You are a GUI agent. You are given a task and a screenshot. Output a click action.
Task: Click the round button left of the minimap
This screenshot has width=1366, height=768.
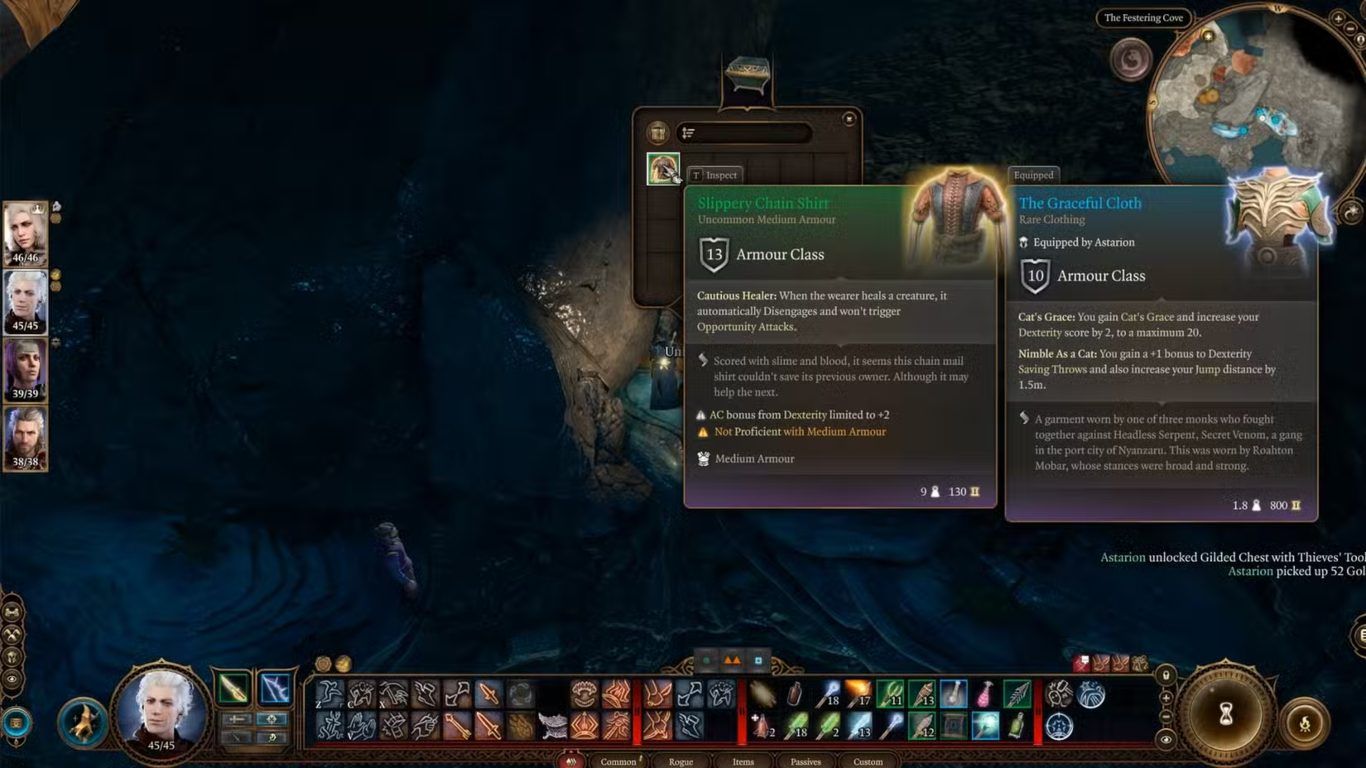[1131, 59]
